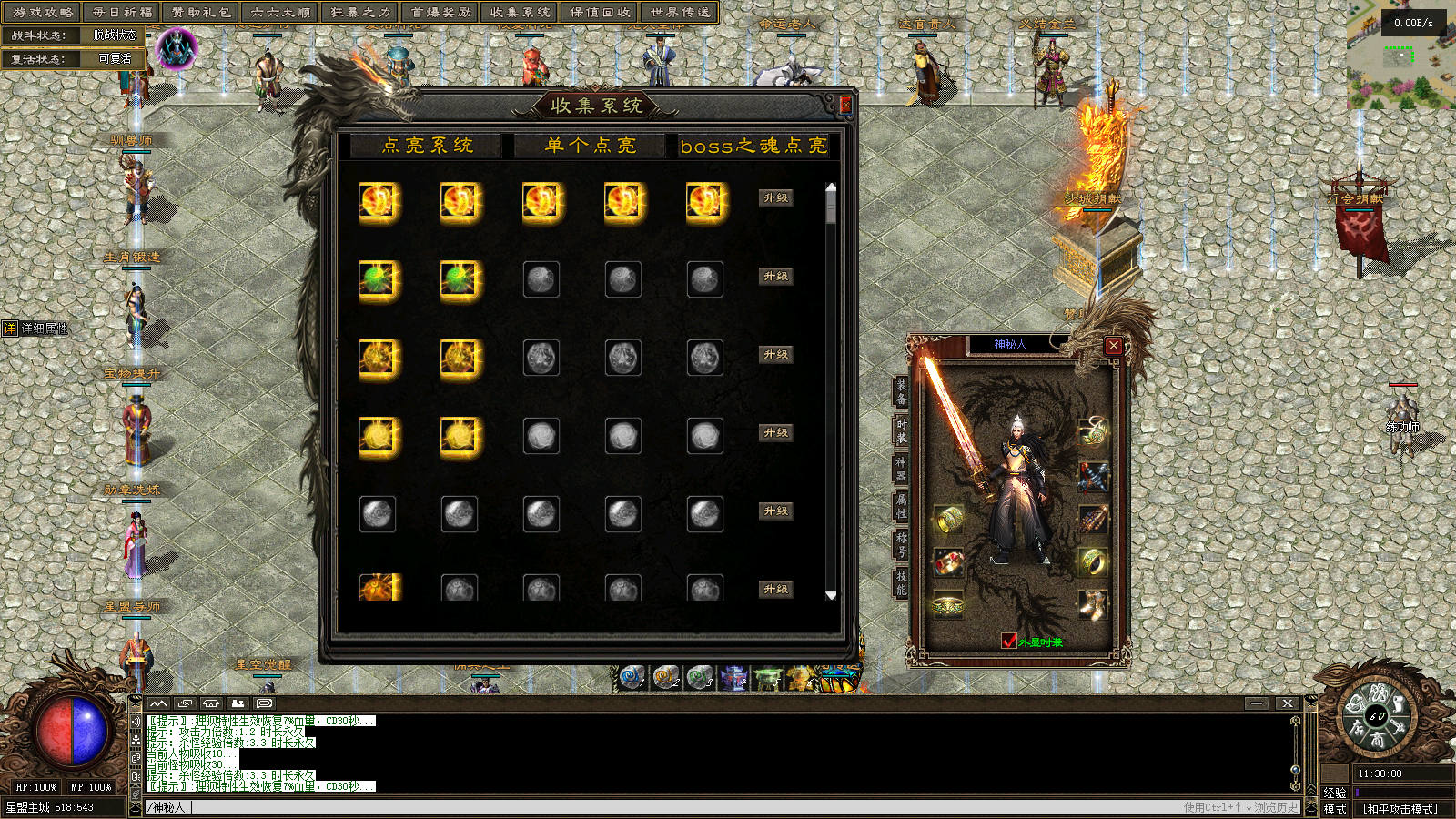Screen dimensions: 1456x819
Task: Open the 游戏攻略 game guide menu
Action: [x=43, y=12]
